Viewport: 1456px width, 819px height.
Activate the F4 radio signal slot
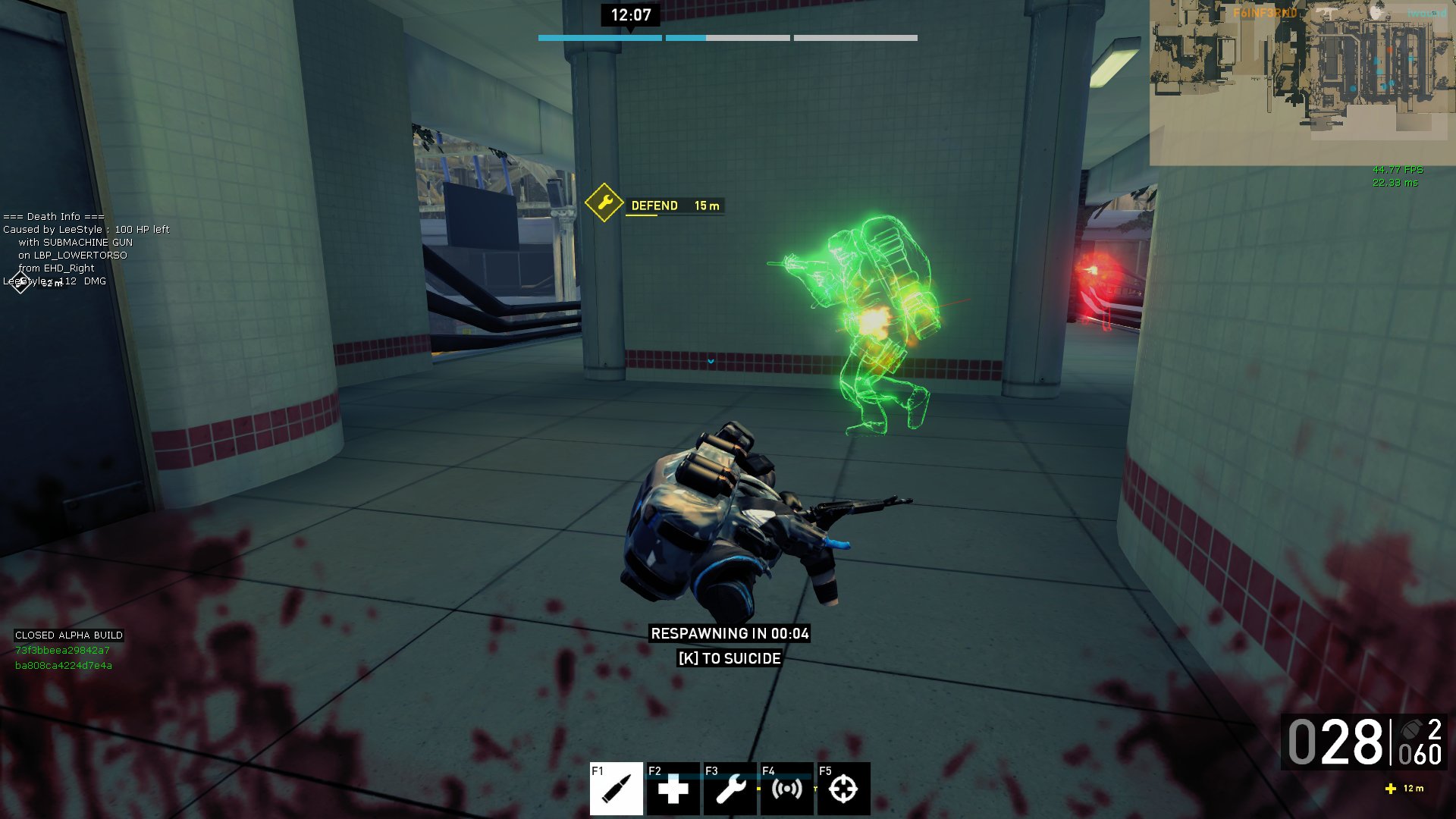(x=786, y=789)
